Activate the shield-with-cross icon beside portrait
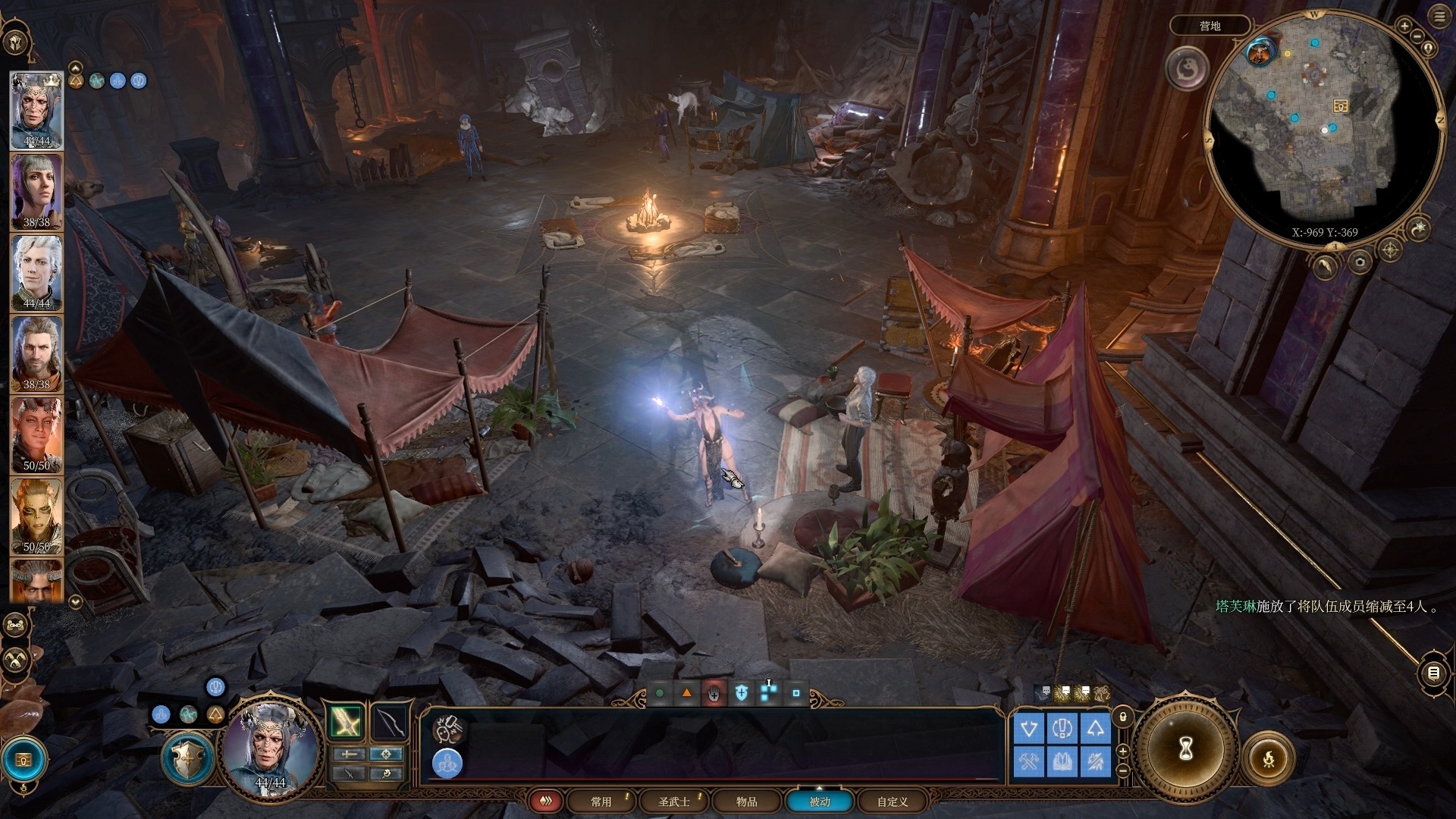1456x819 pixels. (188, 757)
